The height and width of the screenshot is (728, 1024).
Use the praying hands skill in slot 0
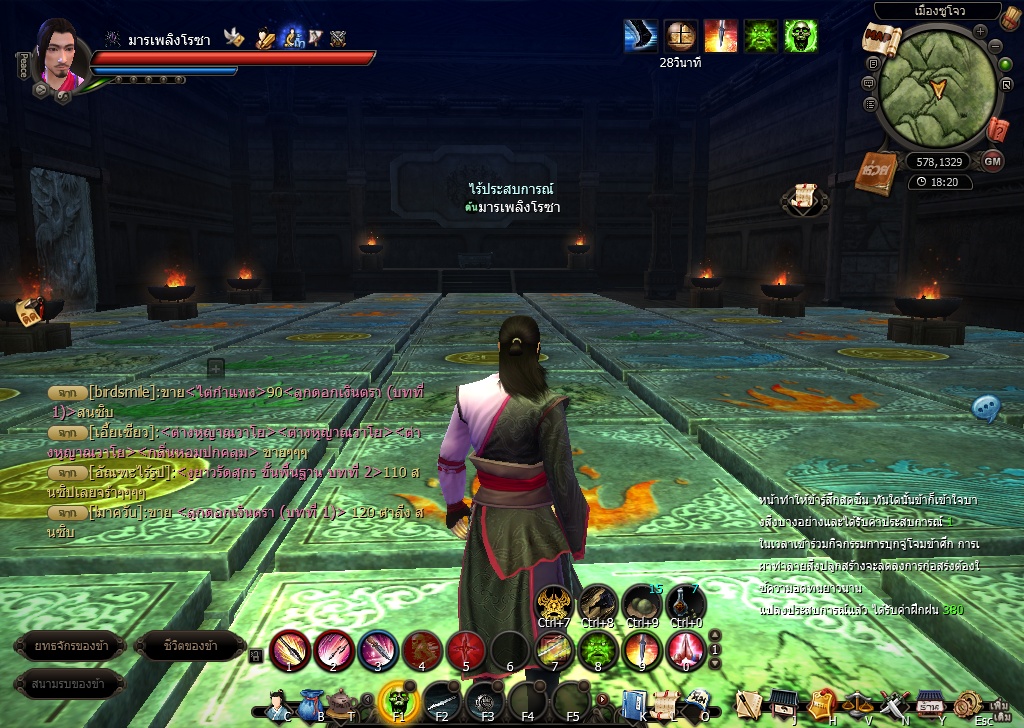pyautogui.click(x=686, y=649)
